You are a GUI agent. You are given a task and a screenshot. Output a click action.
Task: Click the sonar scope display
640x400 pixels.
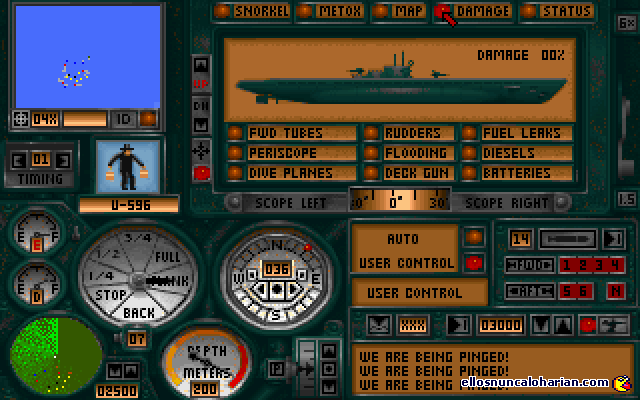(56, 355)
